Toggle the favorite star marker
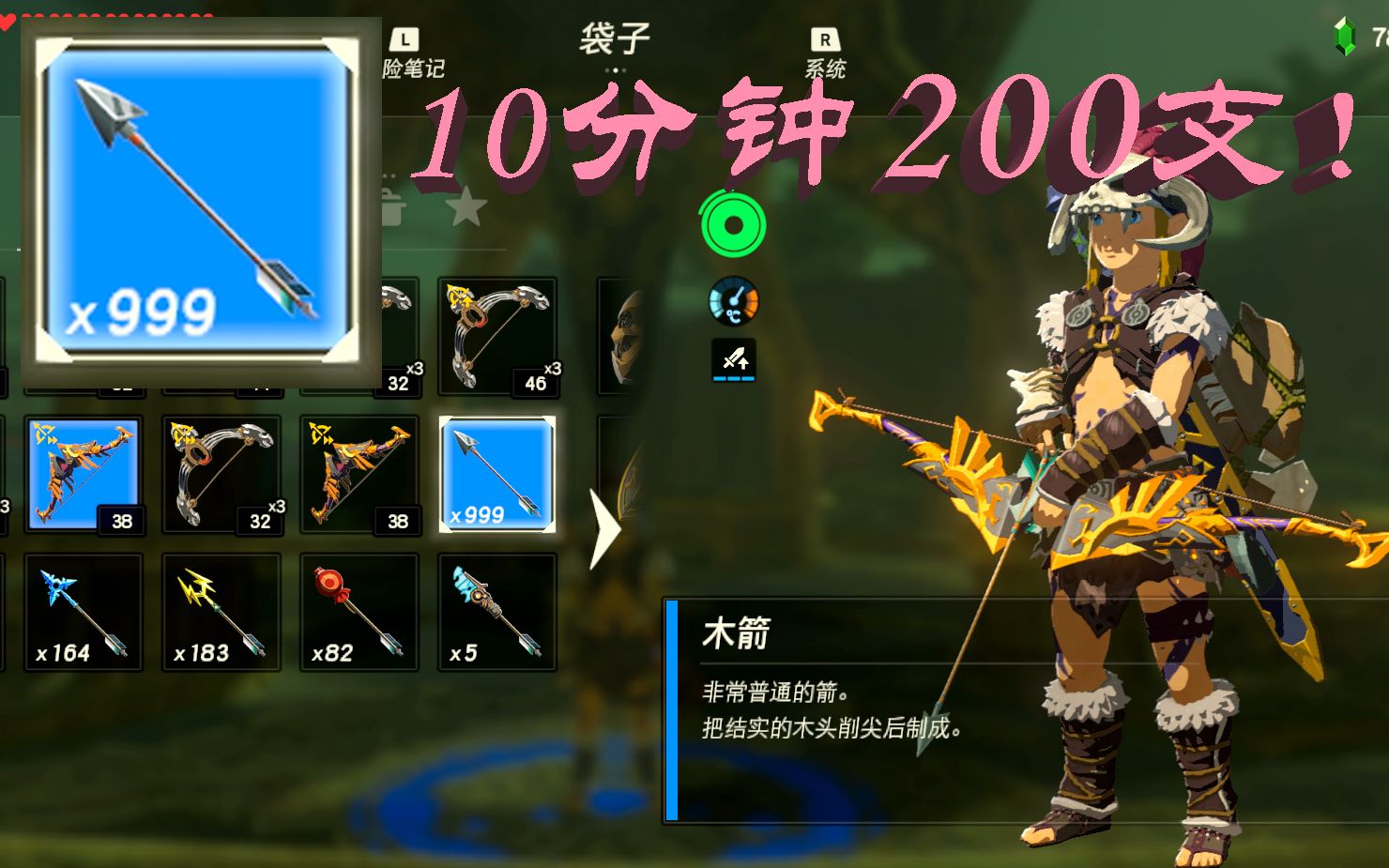Image resolution: width=1389 pixels, height=868 pixels. [x=467, y=207]
